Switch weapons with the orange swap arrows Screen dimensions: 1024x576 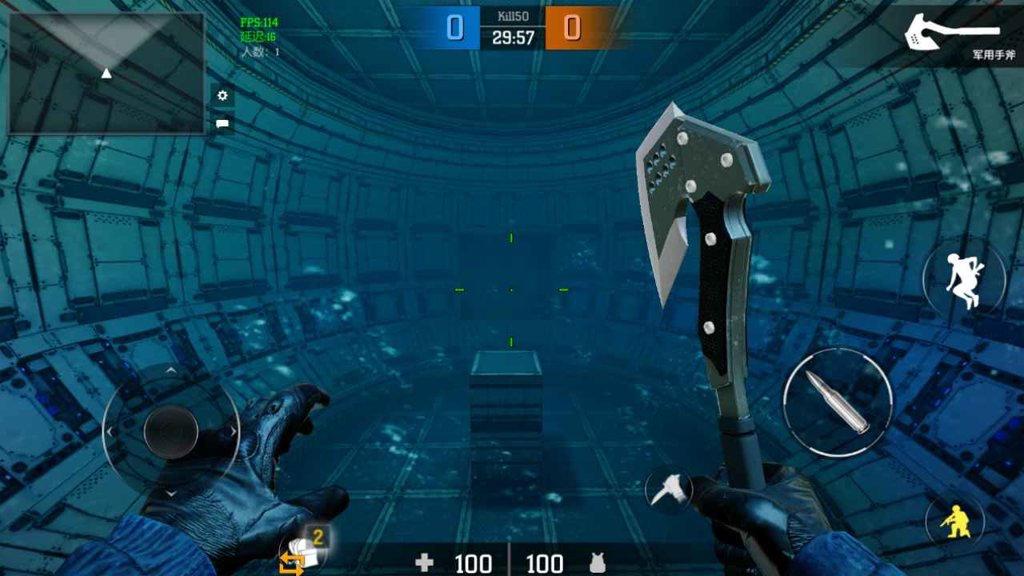[x=291, y=563]
